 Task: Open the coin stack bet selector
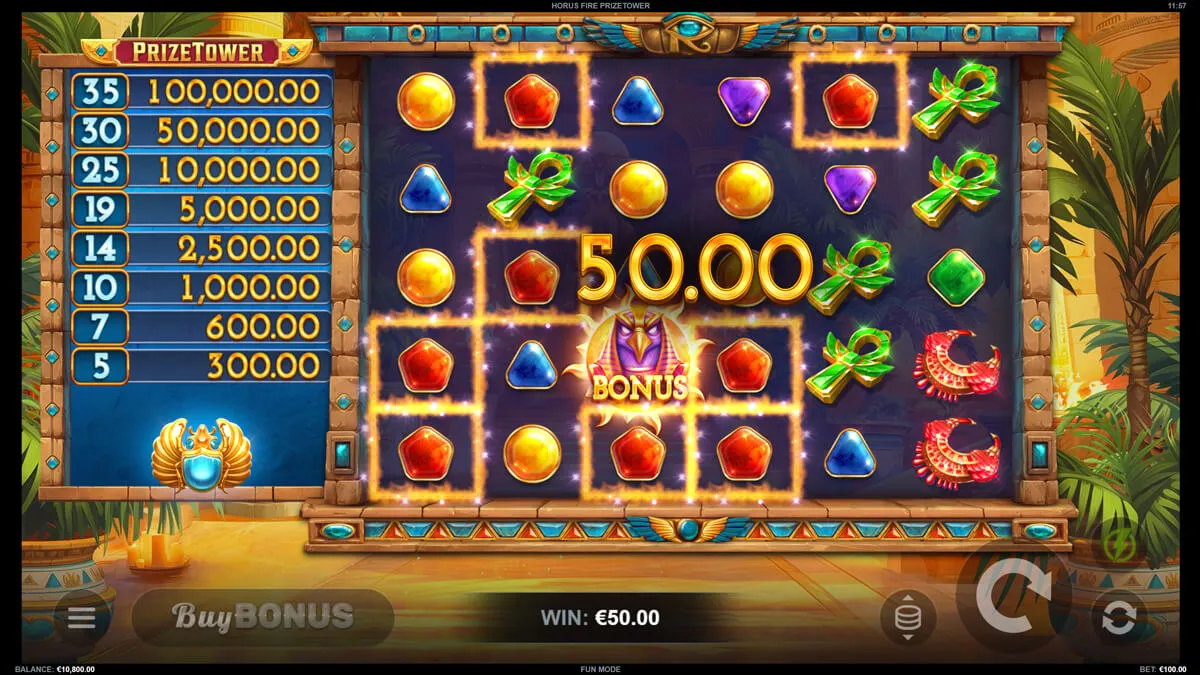pyautogui.click(x=907, y=617)
